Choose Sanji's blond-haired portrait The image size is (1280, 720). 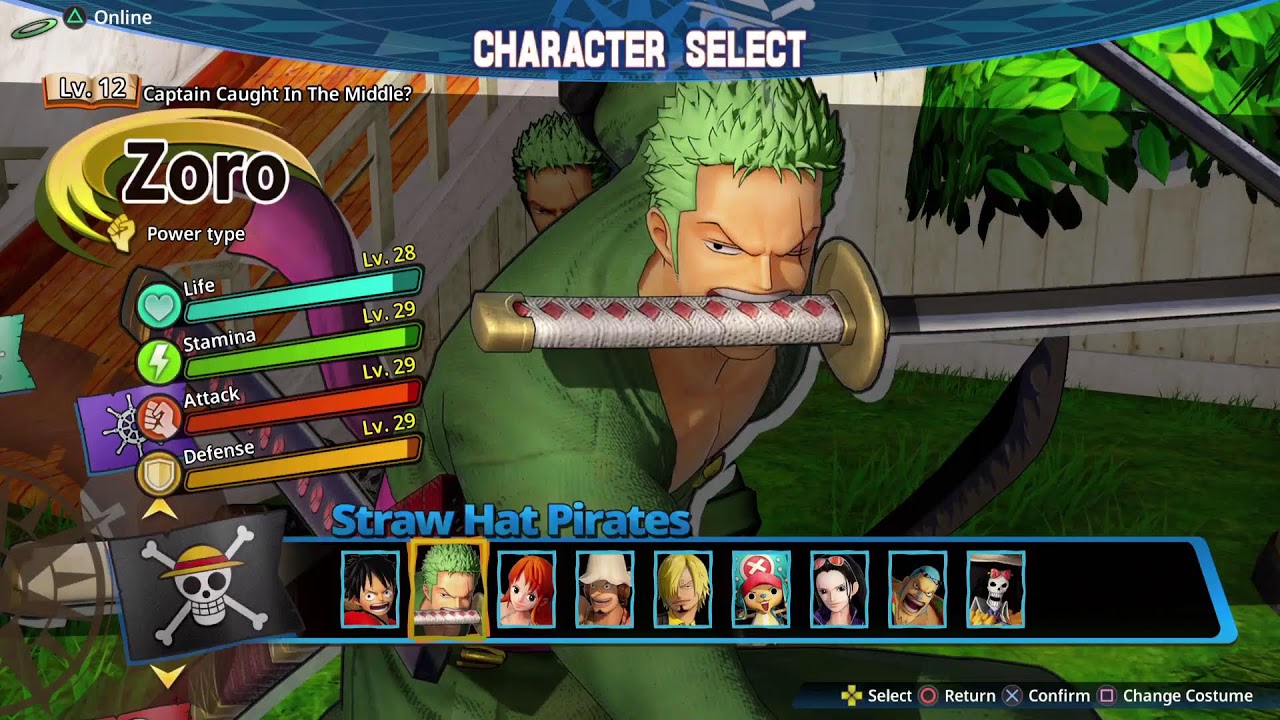pos(683,589)
